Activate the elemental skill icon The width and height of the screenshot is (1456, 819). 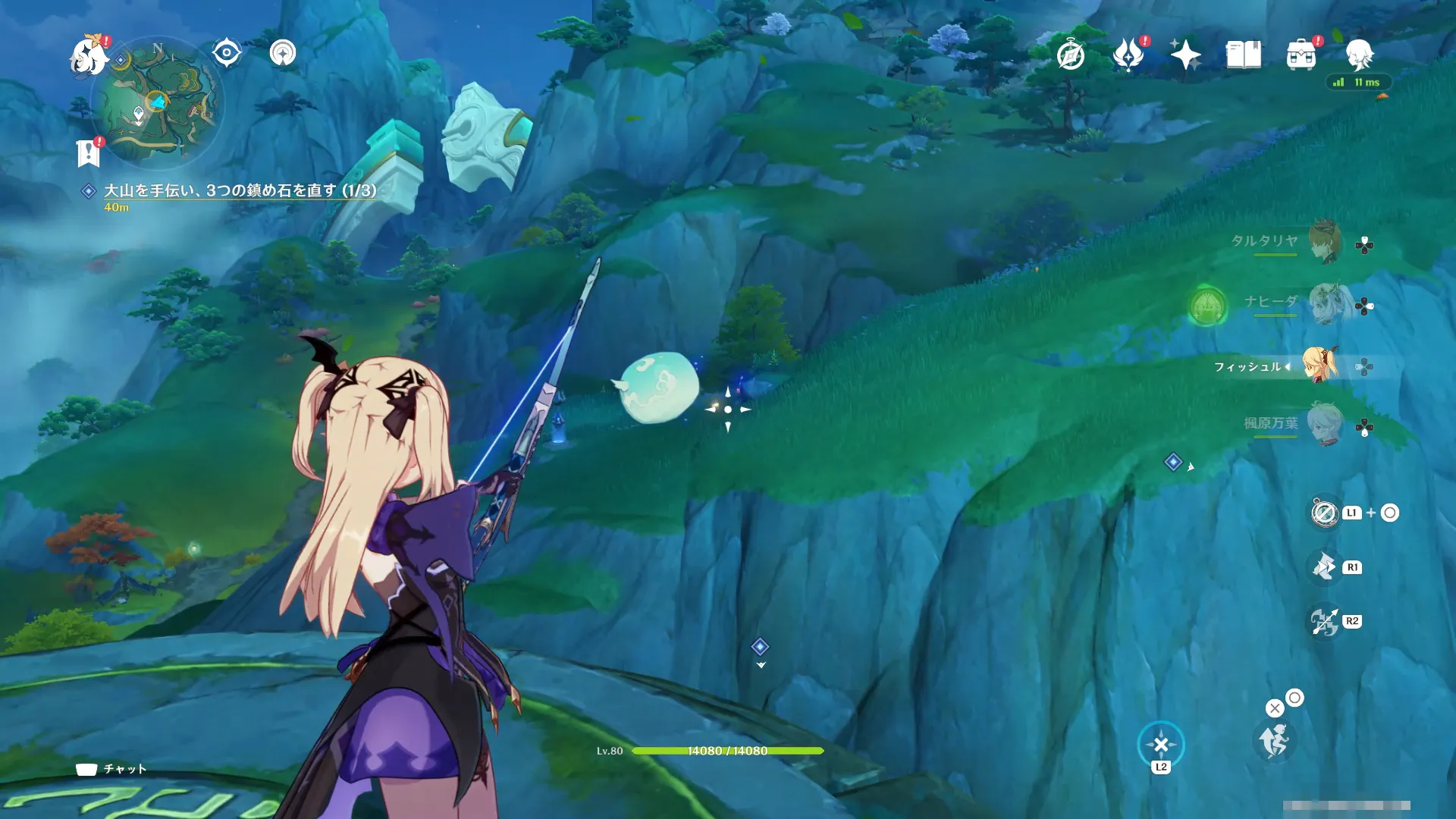tap(1324, 566)
